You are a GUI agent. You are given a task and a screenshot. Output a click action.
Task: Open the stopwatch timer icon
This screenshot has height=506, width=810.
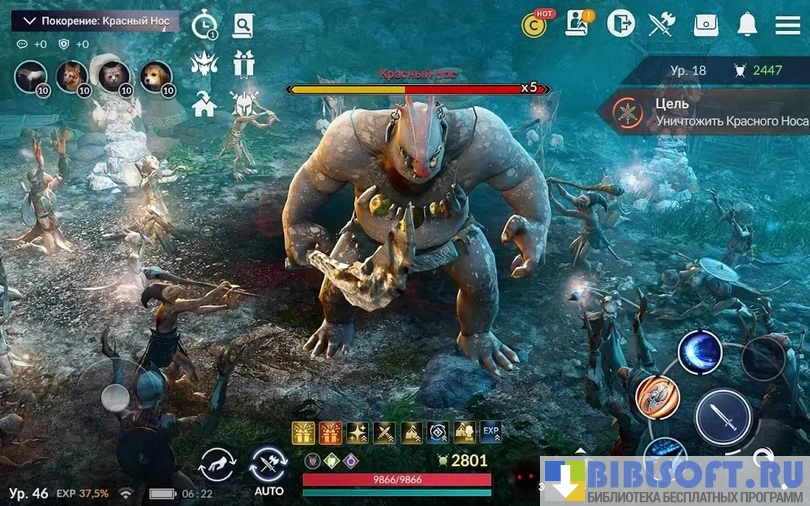tap(205, 24)
